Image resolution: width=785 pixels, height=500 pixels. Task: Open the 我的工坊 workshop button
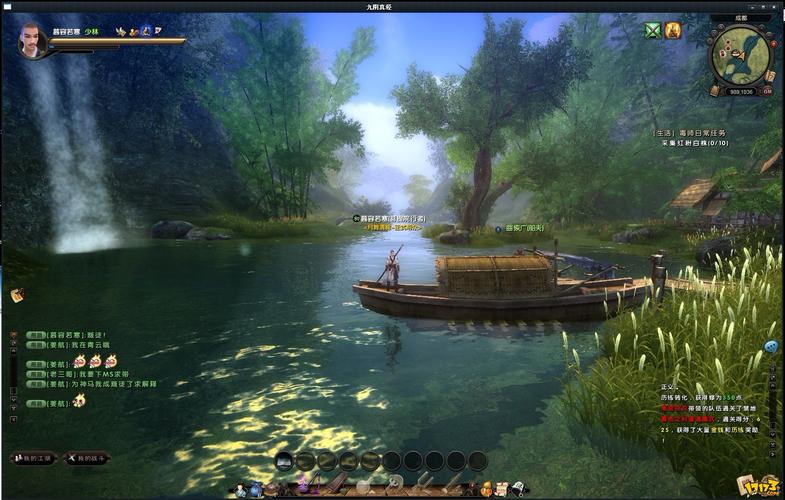point(33,457)
